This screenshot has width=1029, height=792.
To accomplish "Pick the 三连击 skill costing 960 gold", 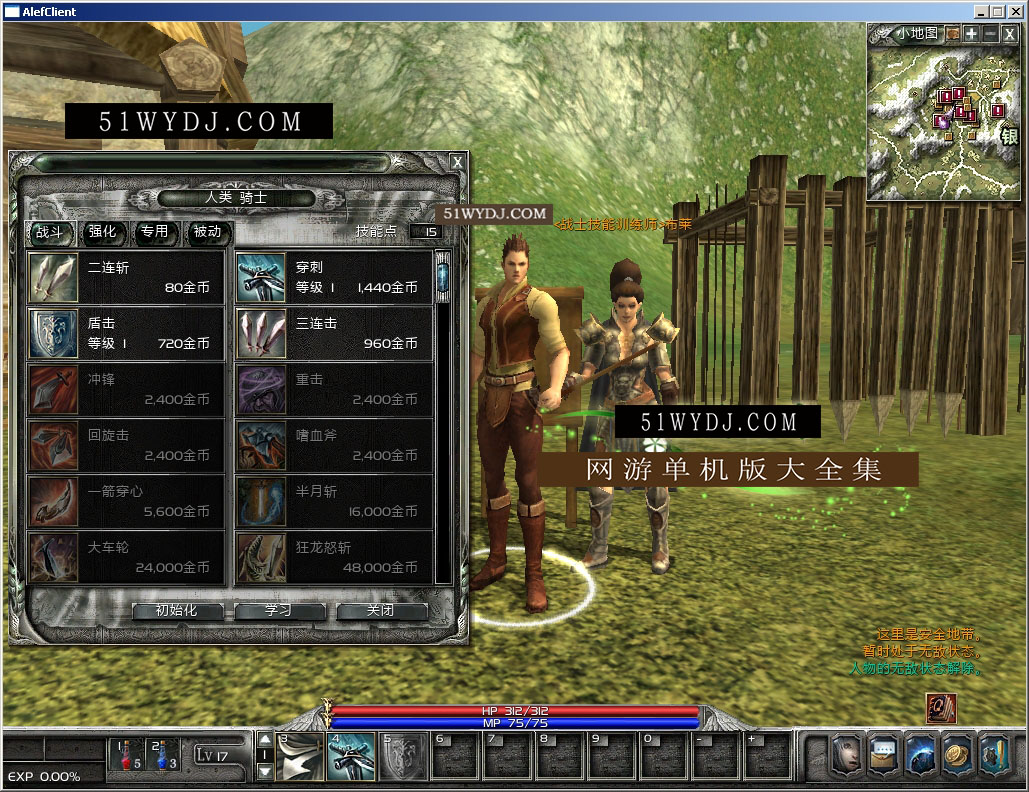I will tap(333, 334).
